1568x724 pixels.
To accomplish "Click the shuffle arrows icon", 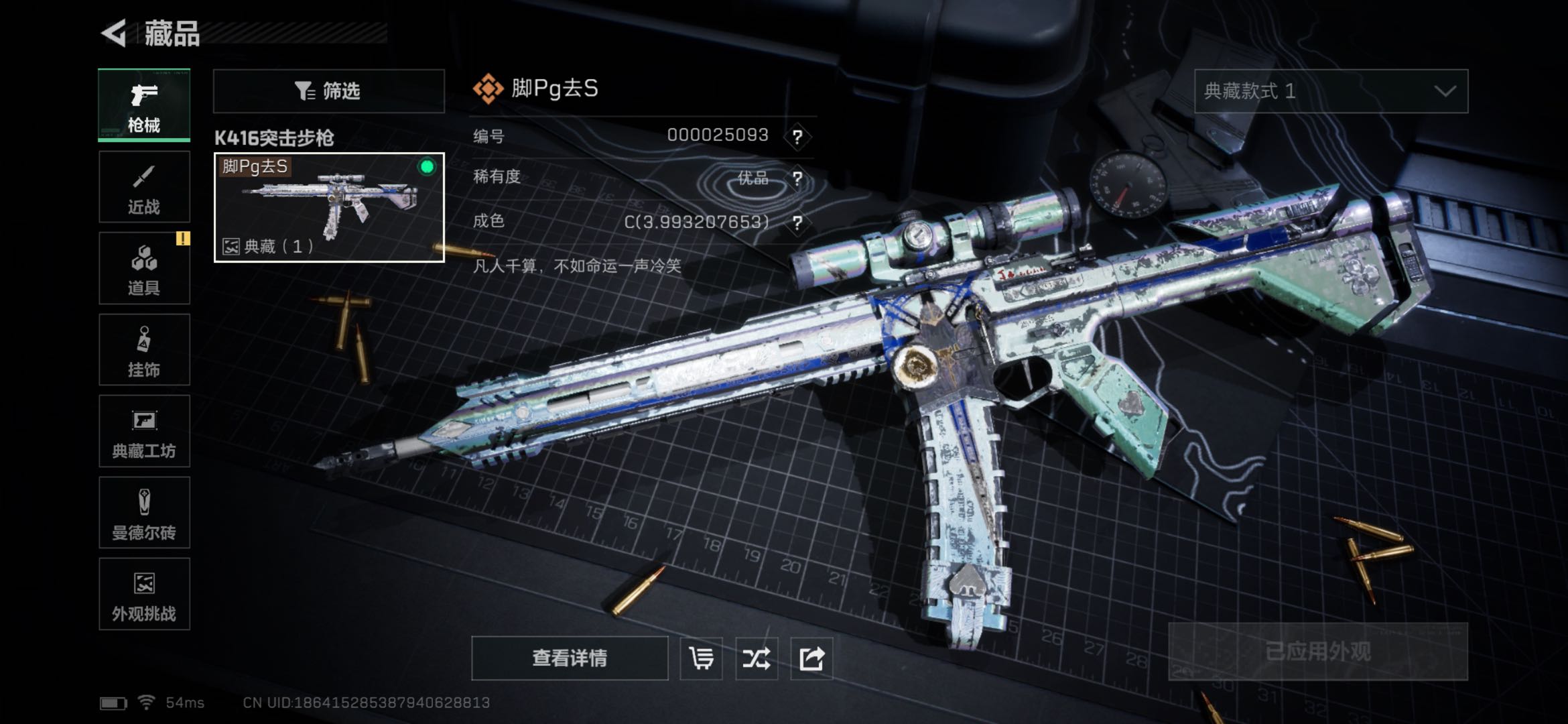I will point(756,658).
